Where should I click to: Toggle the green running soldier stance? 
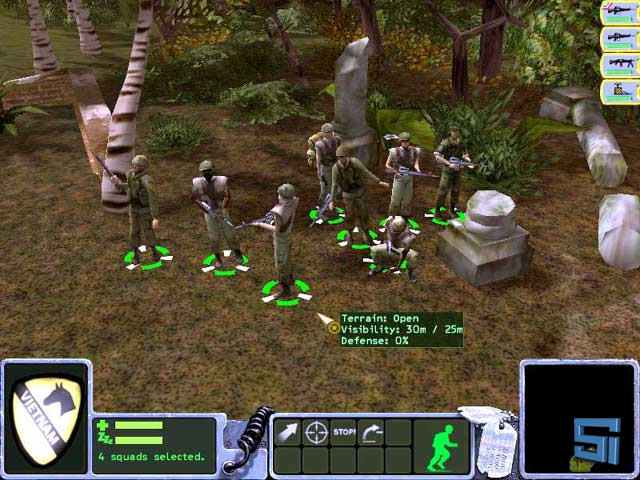441,444
